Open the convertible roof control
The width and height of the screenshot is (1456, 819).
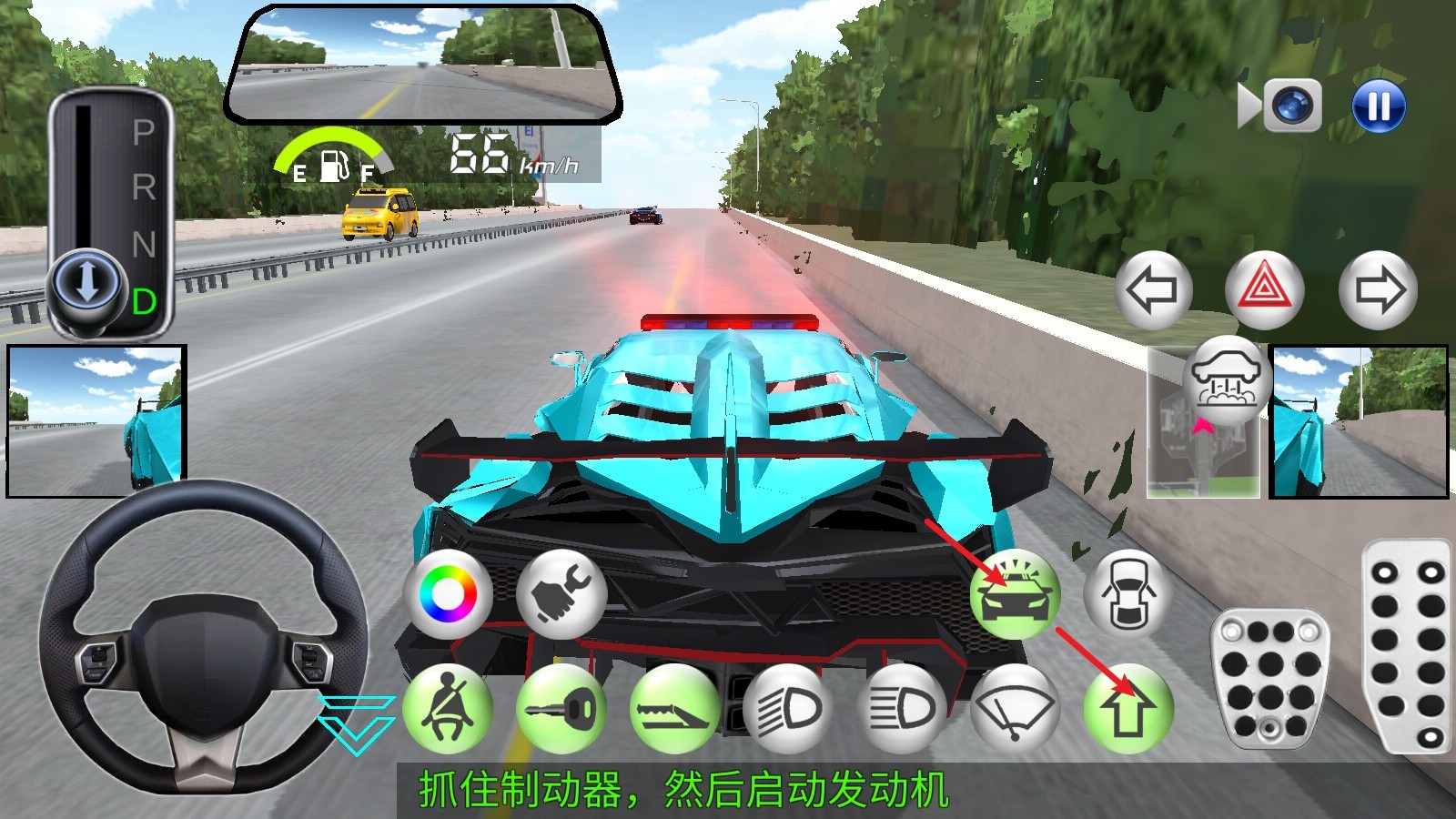(1221, 382)
